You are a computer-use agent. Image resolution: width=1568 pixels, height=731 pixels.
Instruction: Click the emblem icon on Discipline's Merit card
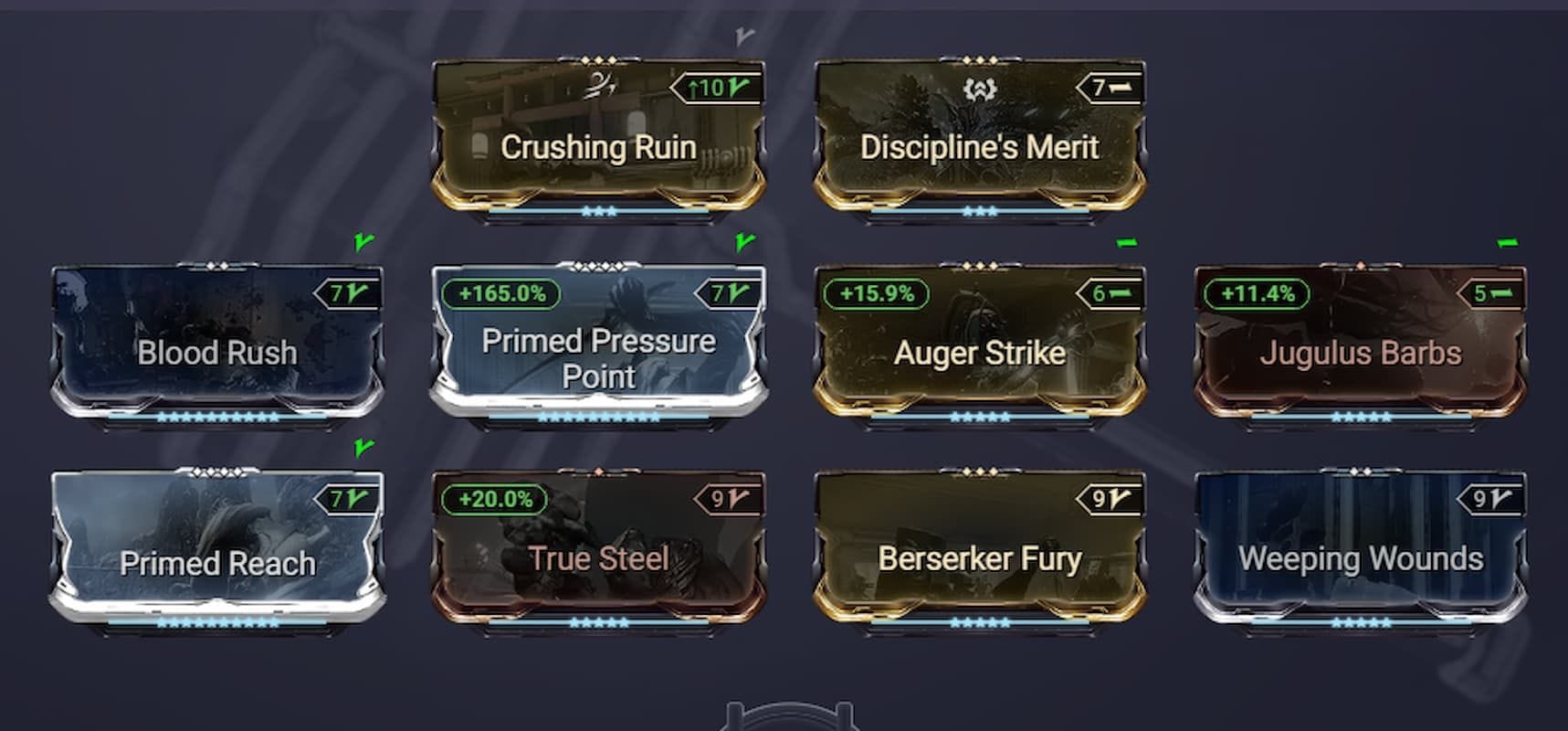click(980, 87)
